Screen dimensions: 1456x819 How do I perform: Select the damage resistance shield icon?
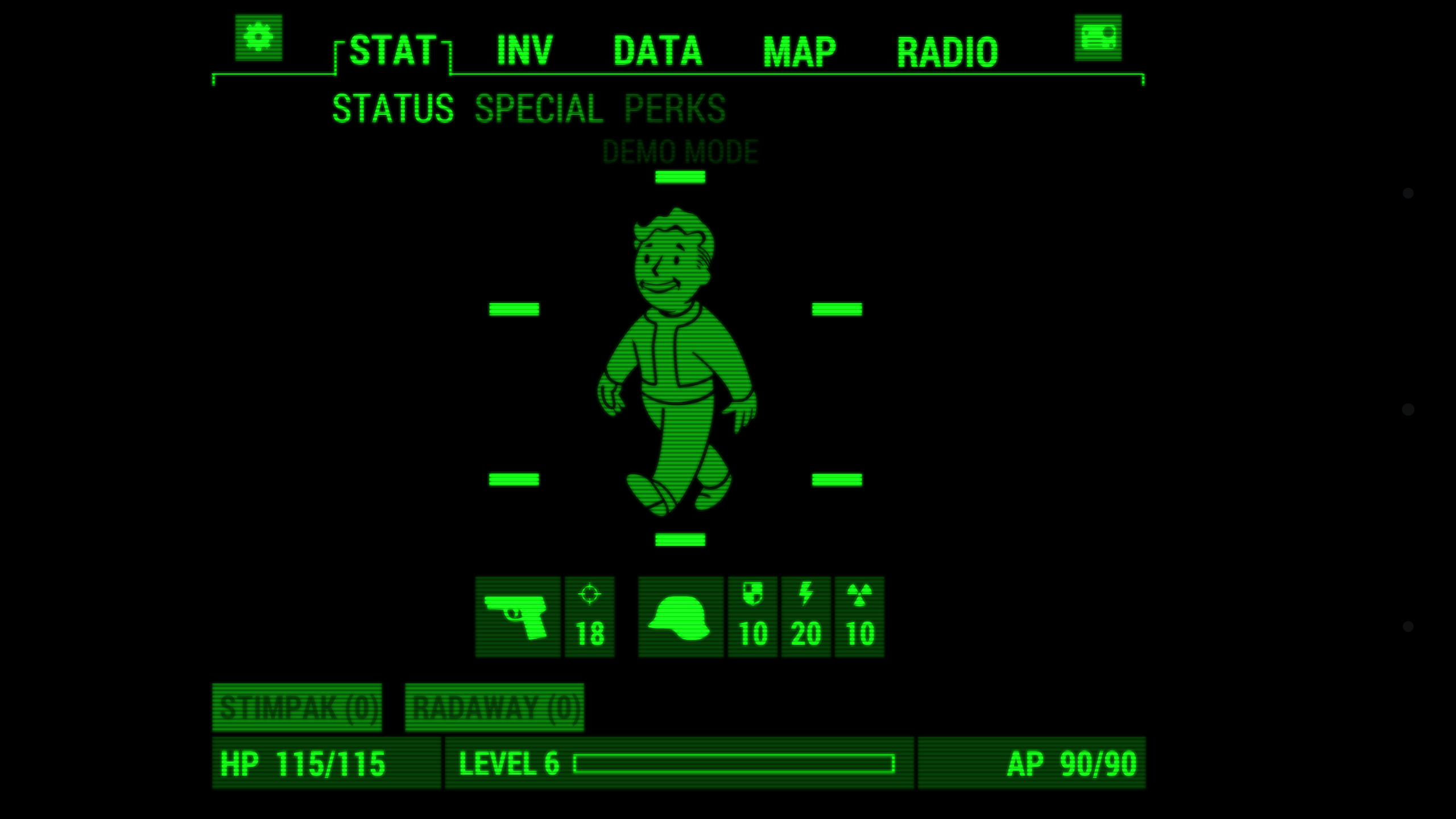pos(752,617)
